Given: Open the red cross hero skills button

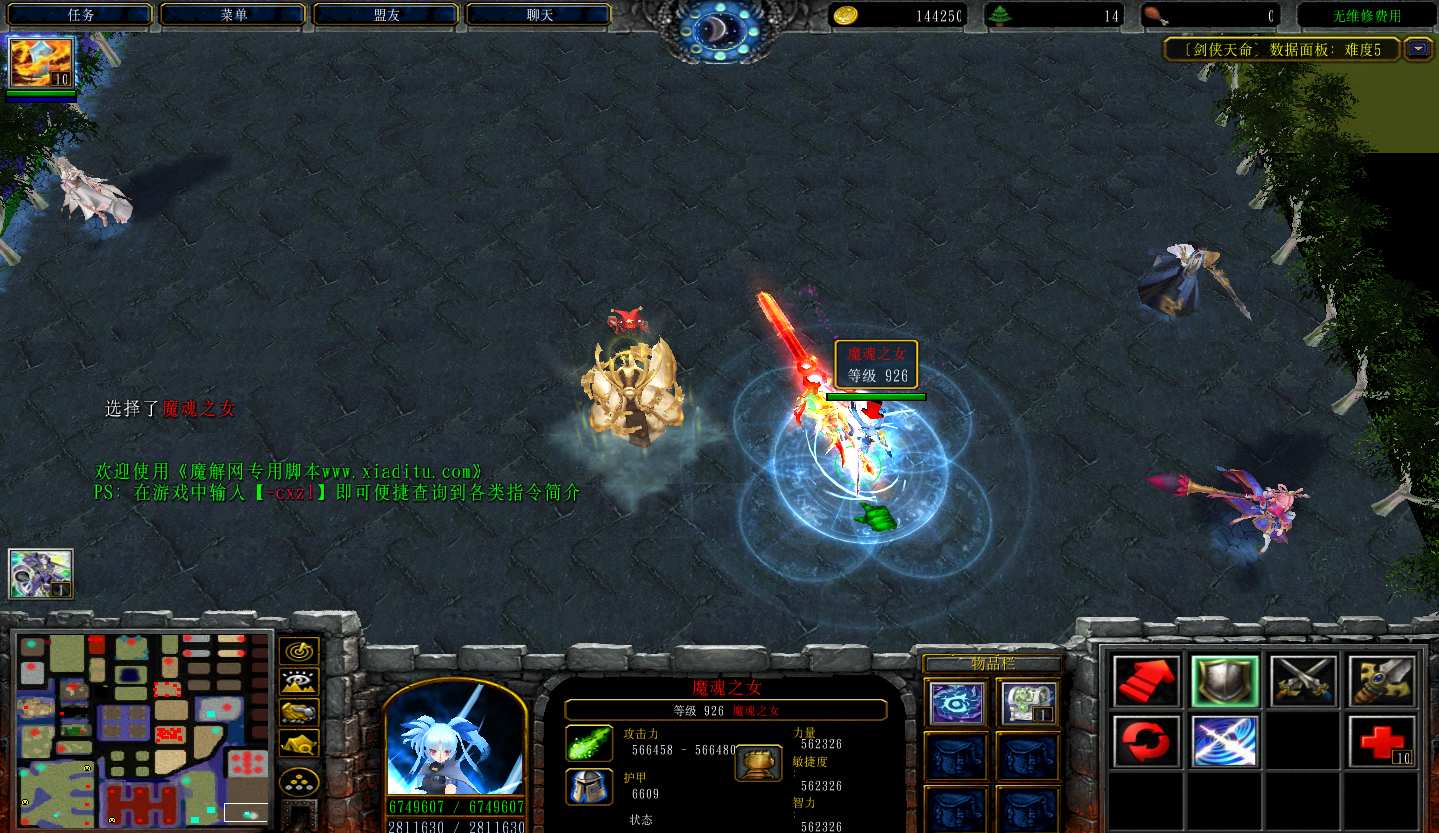Looking at the screenshot, I should pyautogui.click(x=1382, y=742).
